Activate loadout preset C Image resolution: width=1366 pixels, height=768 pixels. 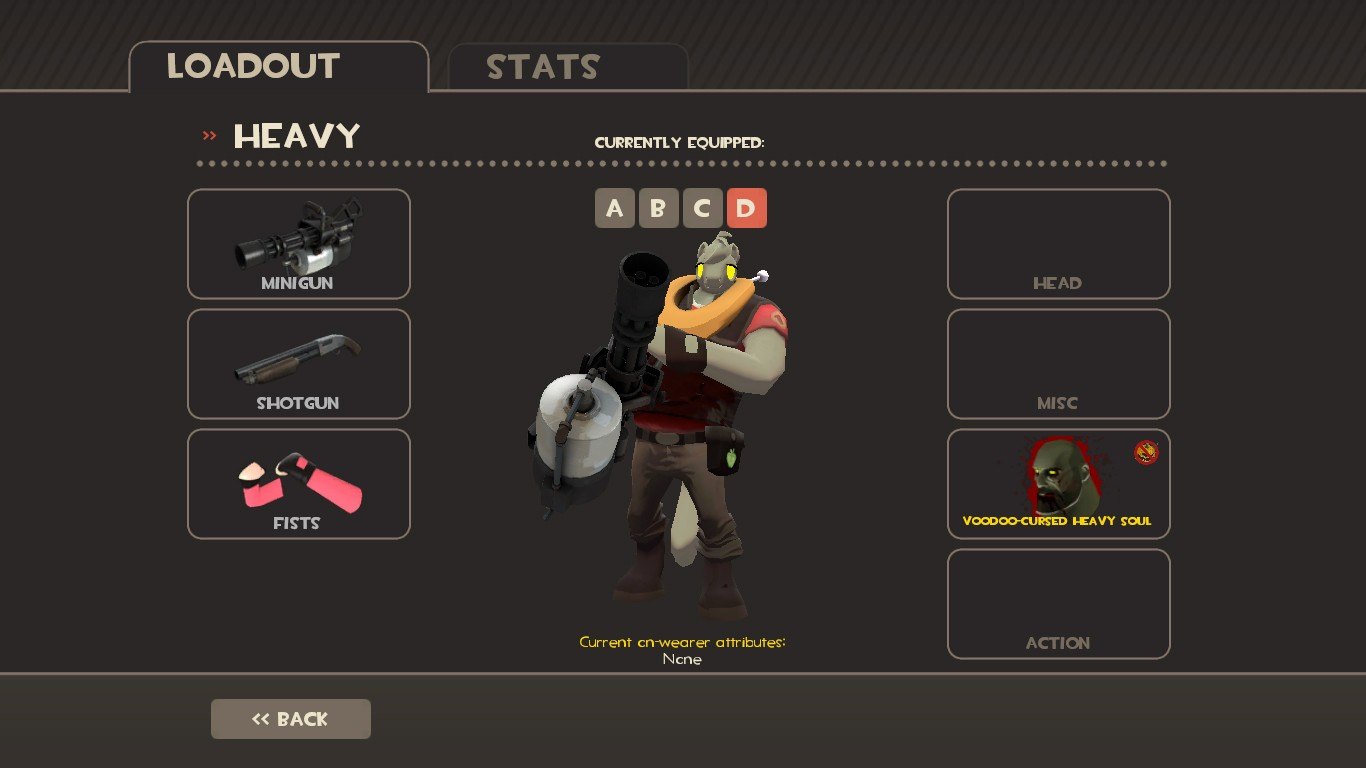tap(702, 208)
